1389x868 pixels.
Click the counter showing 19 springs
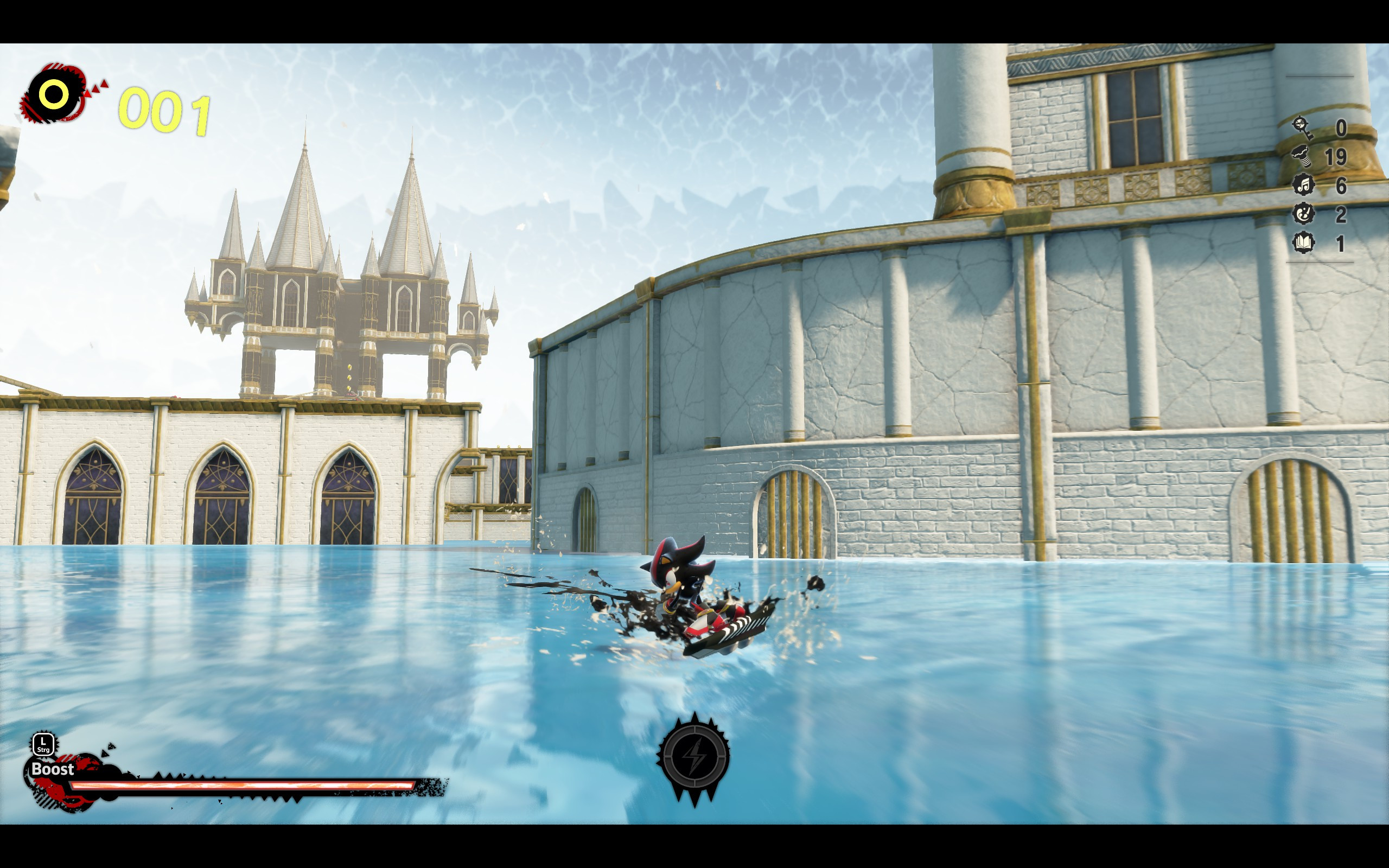click(1336, 157)
